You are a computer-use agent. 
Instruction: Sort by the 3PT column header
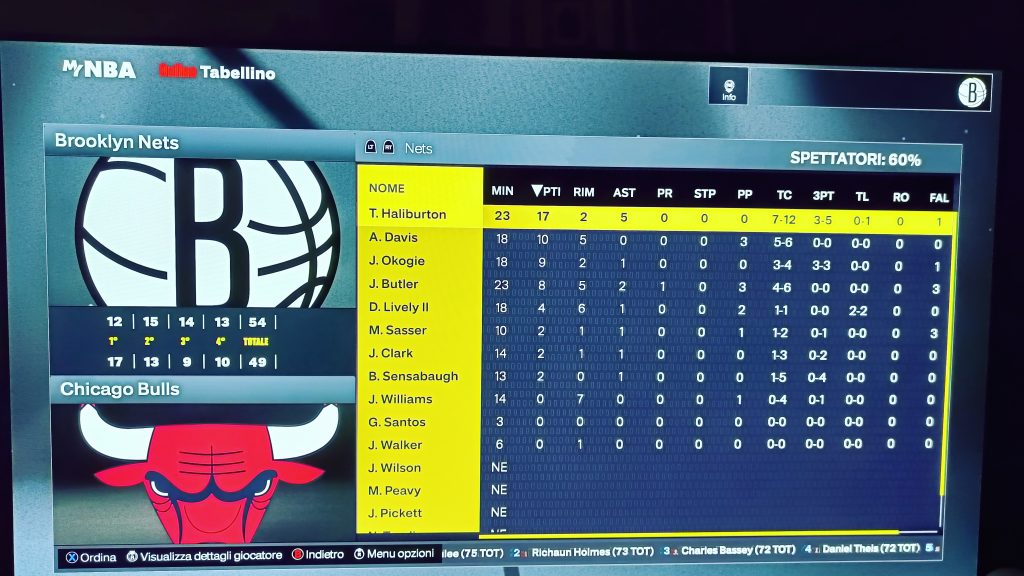tap(821, 195)
